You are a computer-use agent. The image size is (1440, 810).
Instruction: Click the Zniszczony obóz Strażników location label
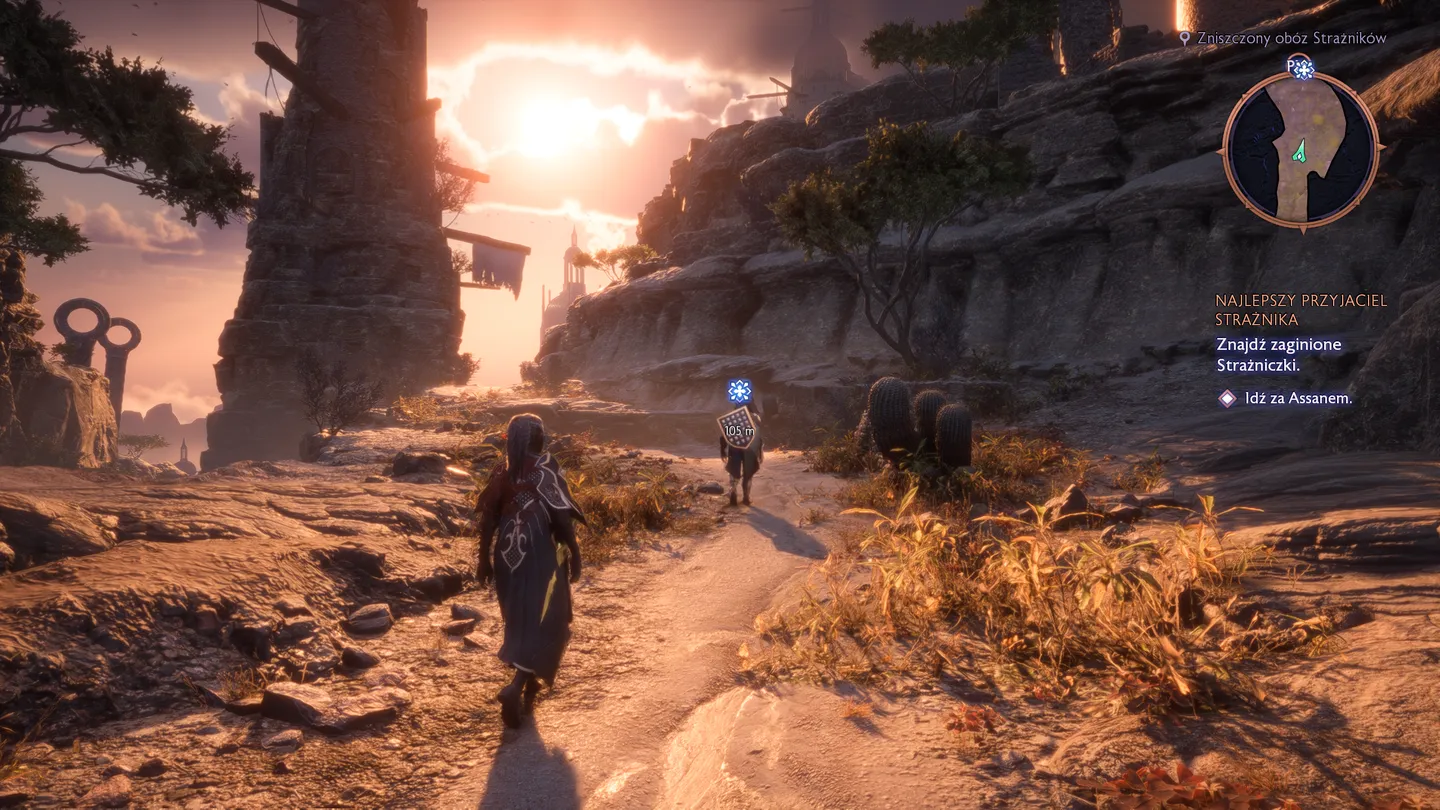[1291, 38]
